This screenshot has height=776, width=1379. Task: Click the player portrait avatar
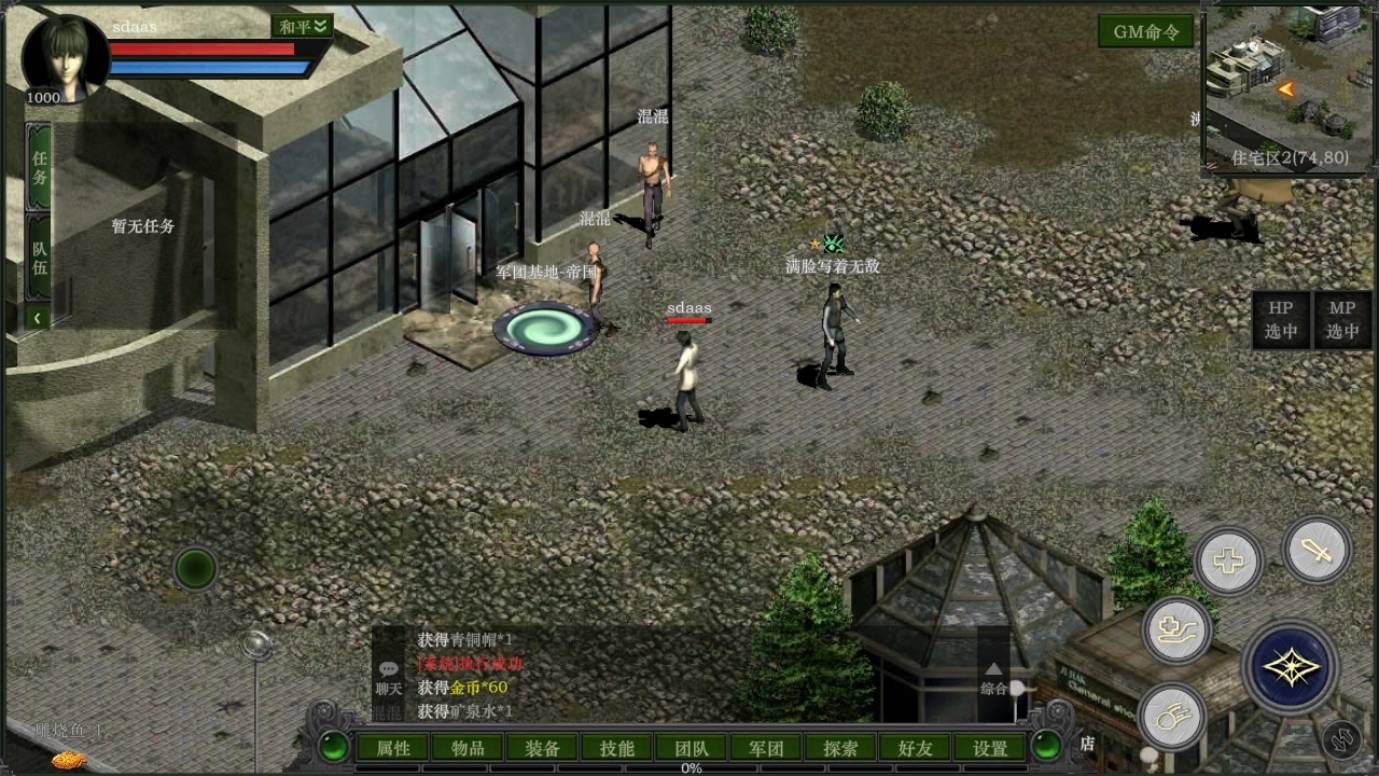click(65, 57)
